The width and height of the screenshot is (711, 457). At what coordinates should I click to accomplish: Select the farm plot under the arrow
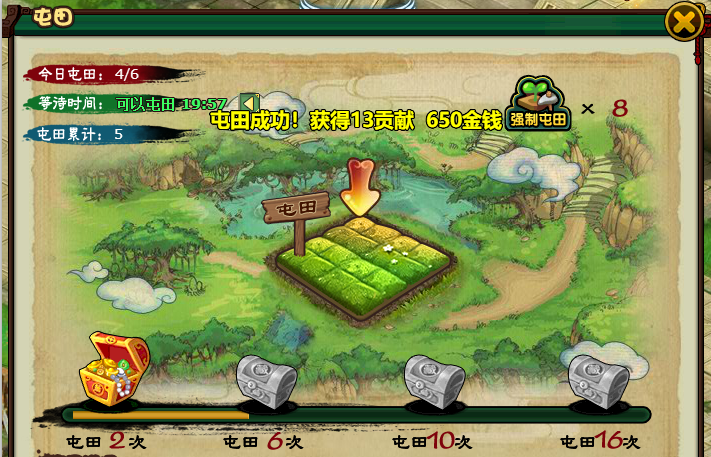(x=363, y=258)
